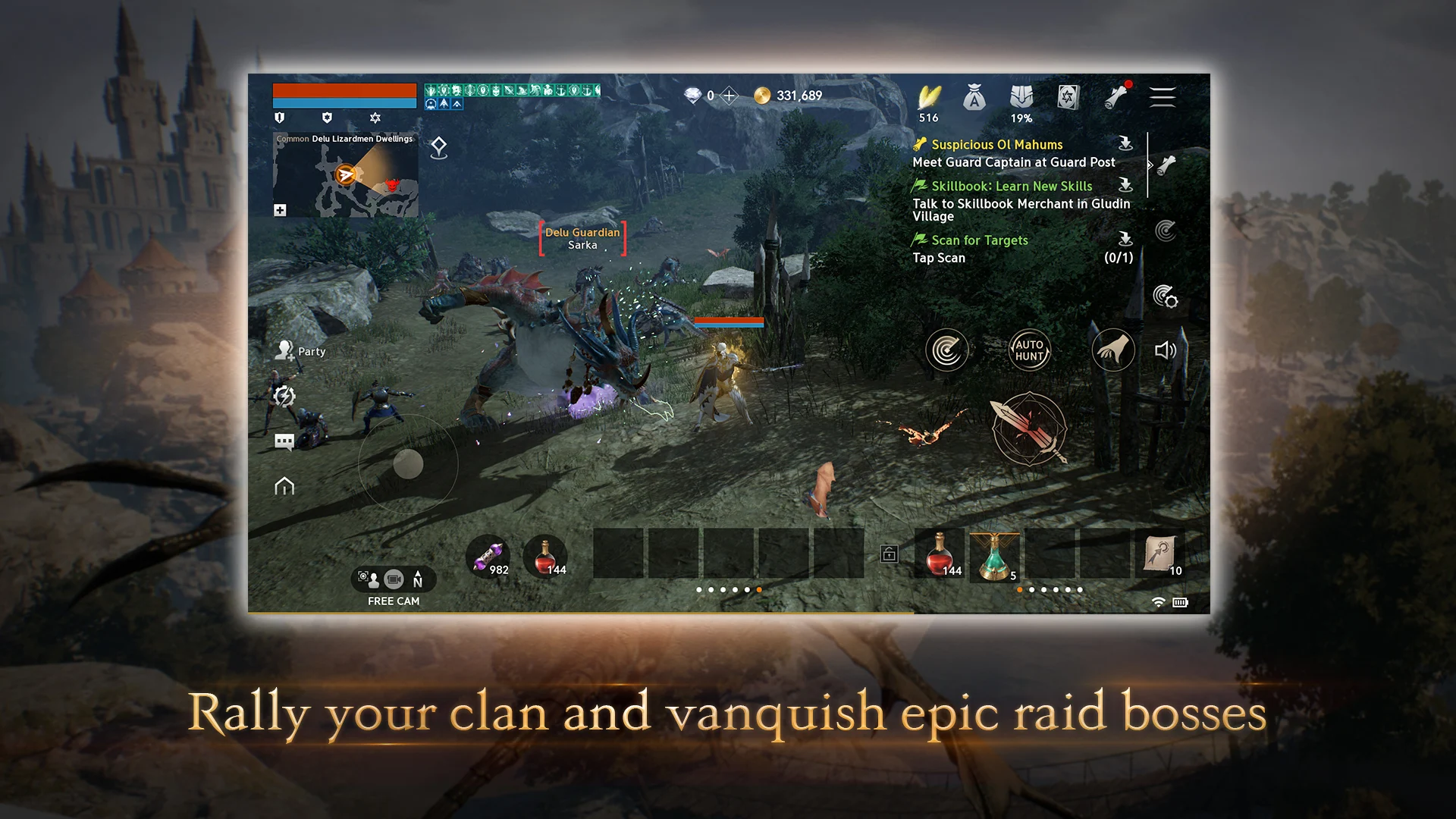
Task: Tap the Scan (radar) button on the right
Action: [x=946, y=350]
